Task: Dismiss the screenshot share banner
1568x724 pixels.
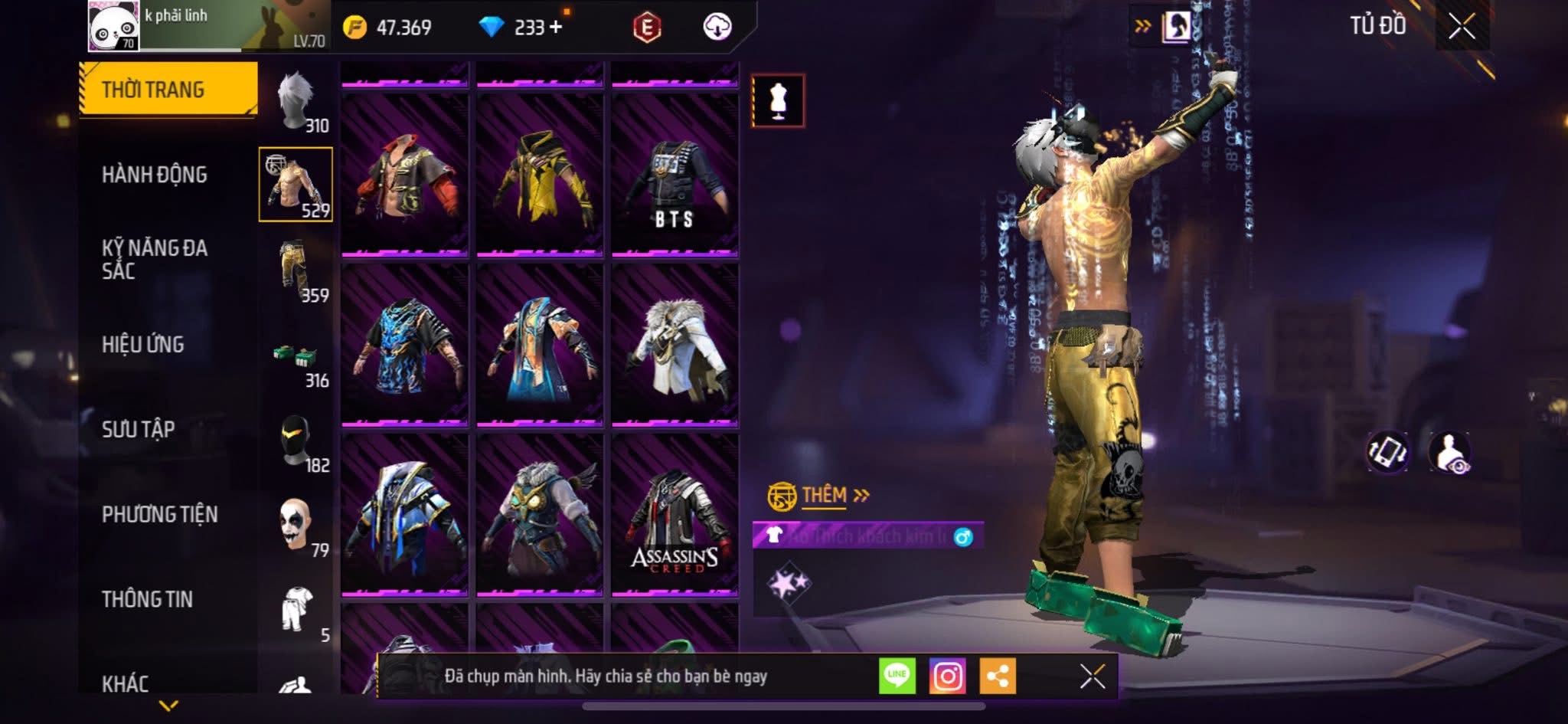Action: point(1092,676)
